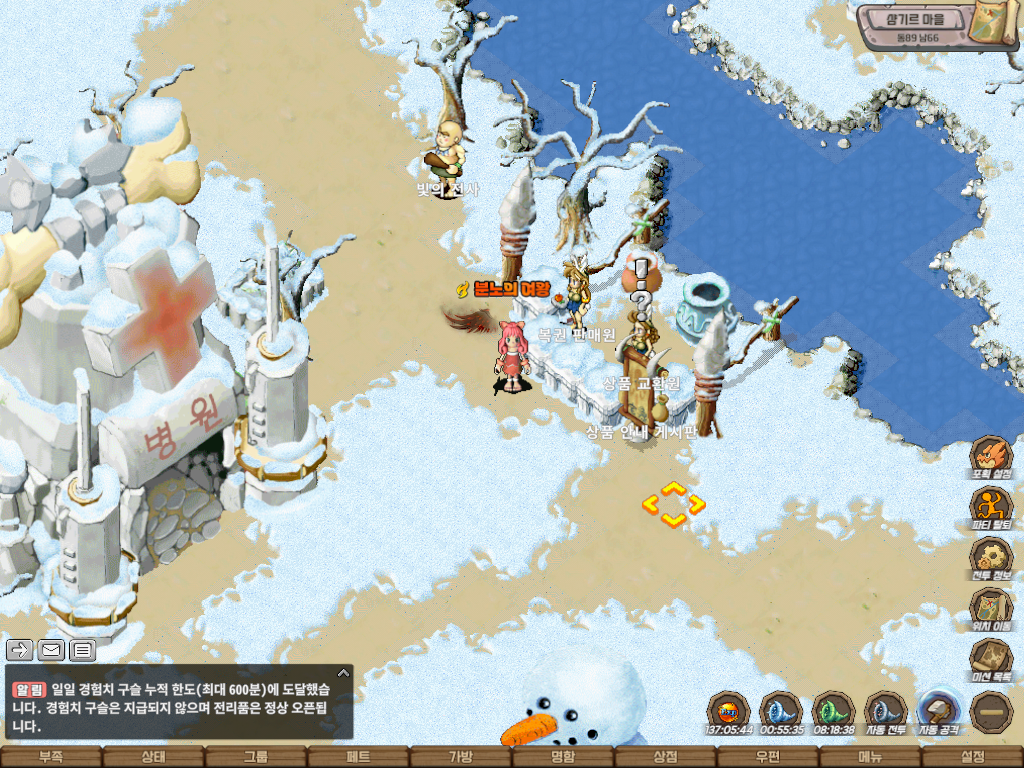Open 포획 설정 capture settings icon
This screenshot has width=1024, height=768.
point(991,455)
